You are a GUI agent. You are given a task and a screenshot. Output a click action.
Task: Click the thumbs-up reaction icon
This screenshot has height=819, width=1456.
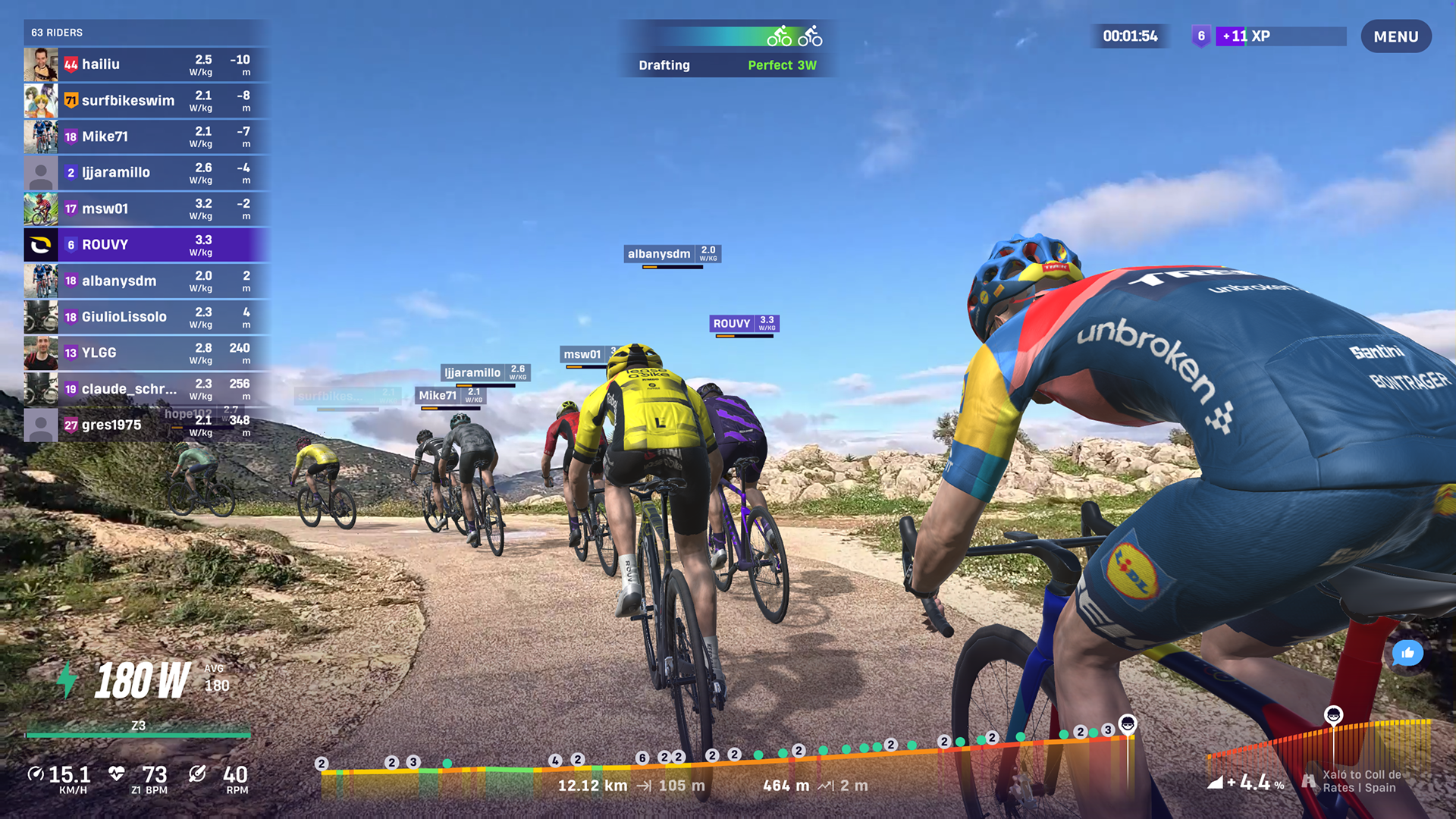(x=1408, y=652)
